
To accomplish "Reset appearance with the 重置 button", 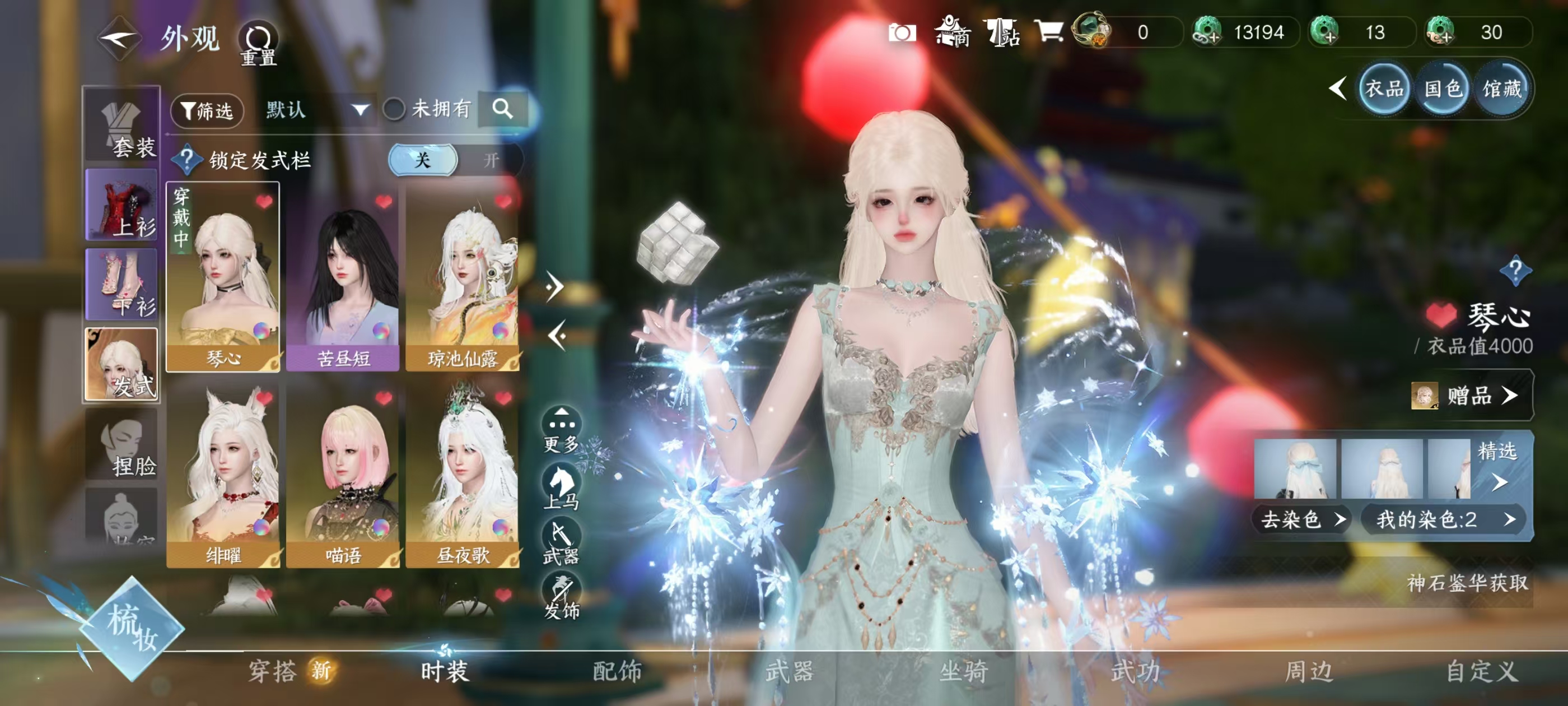I will [x=258, y=44].
